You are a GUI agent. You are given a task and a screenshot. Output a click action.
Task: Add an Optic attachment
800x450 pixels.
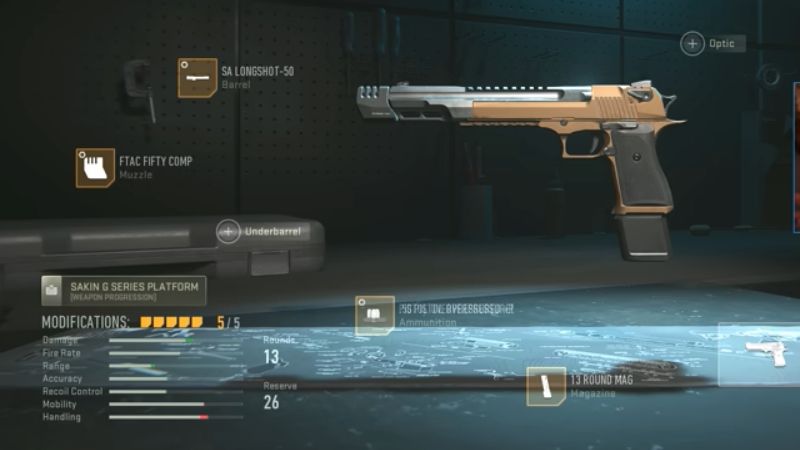point(693,44)
